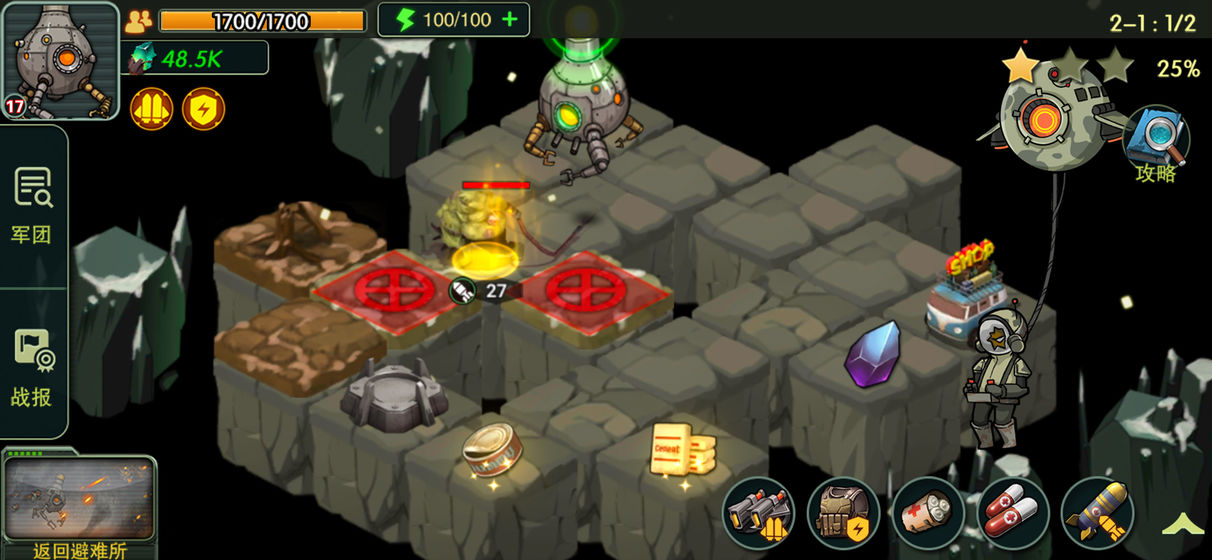Select the orange bullets buff icon
The image size is (1212, 560).
coord(151,108)
